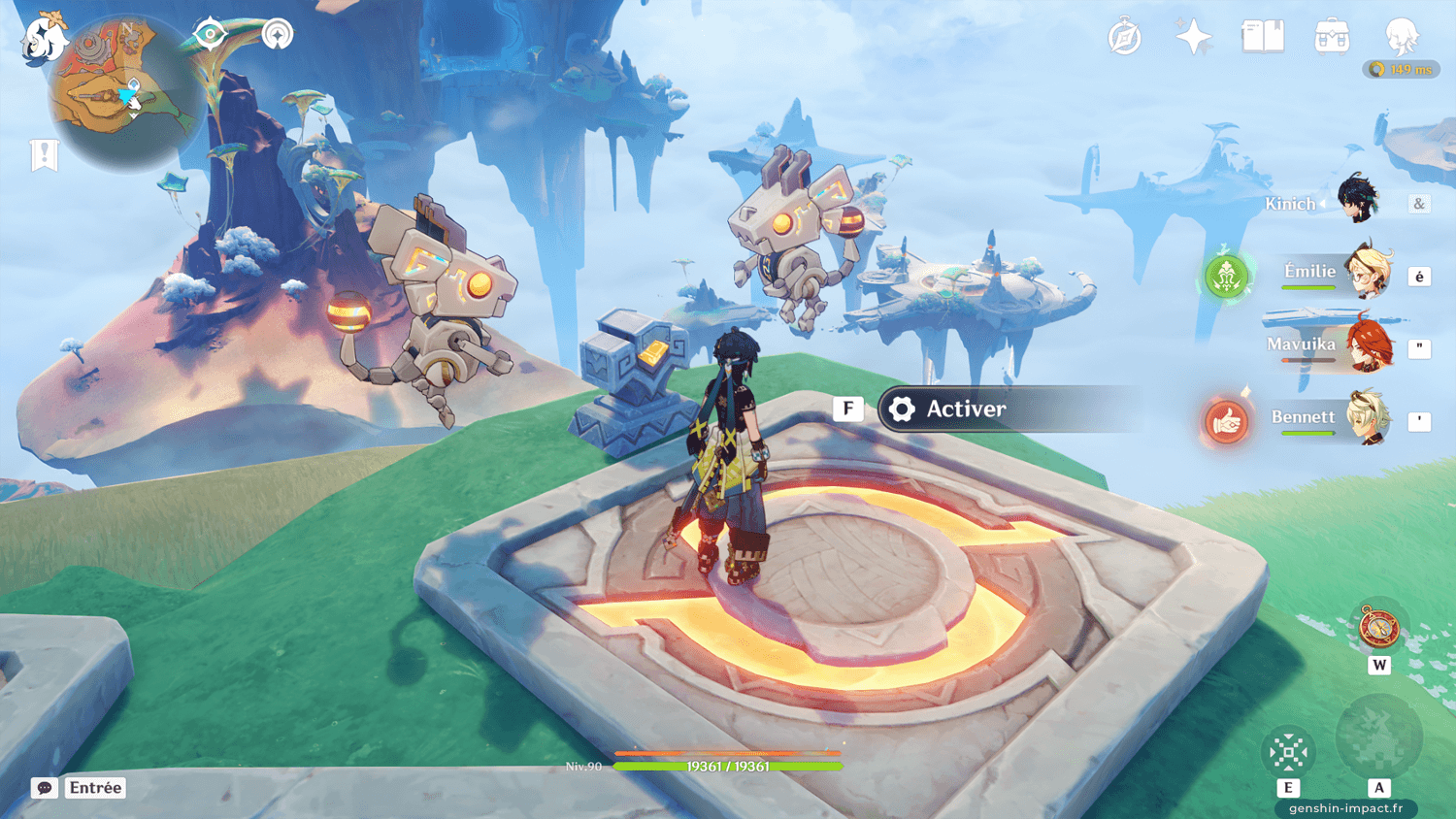Open the backpack inventory icon
The width and height of the screenshot is (1456, 819).
coord(1332,38)
